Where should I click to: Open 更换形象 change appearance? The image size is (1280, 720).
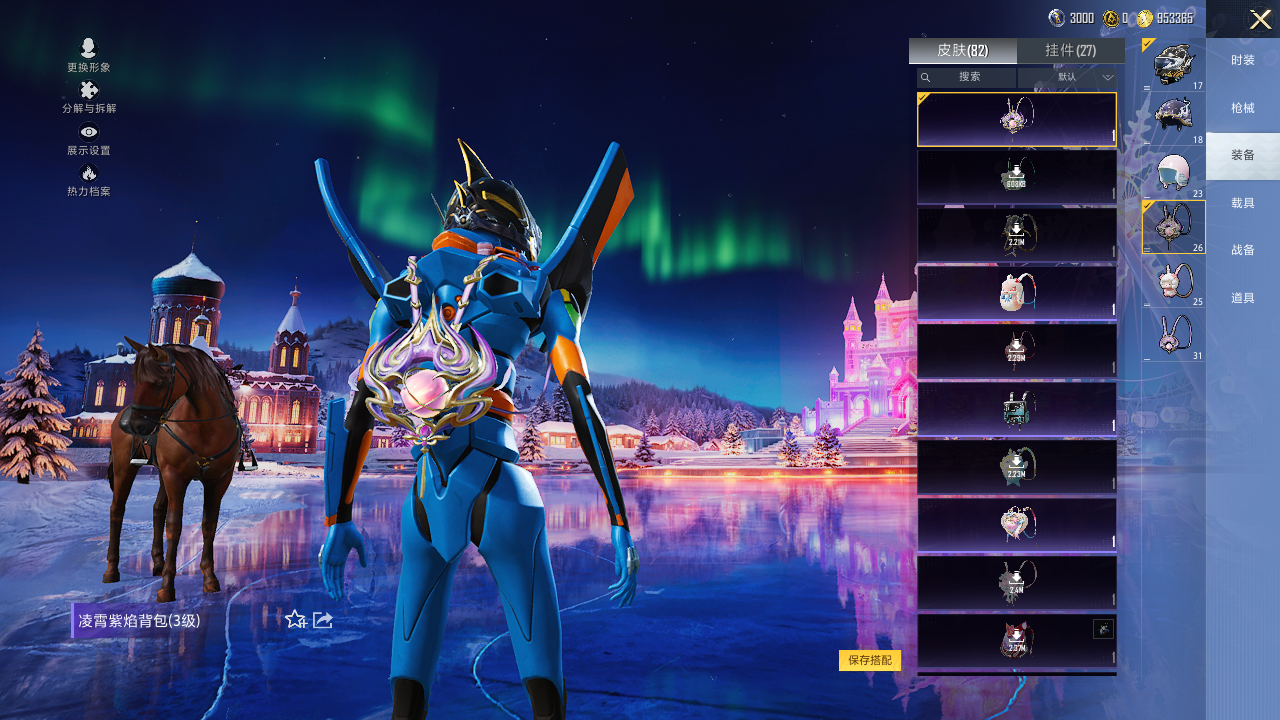pyautogui.click(x=89, y=54)
